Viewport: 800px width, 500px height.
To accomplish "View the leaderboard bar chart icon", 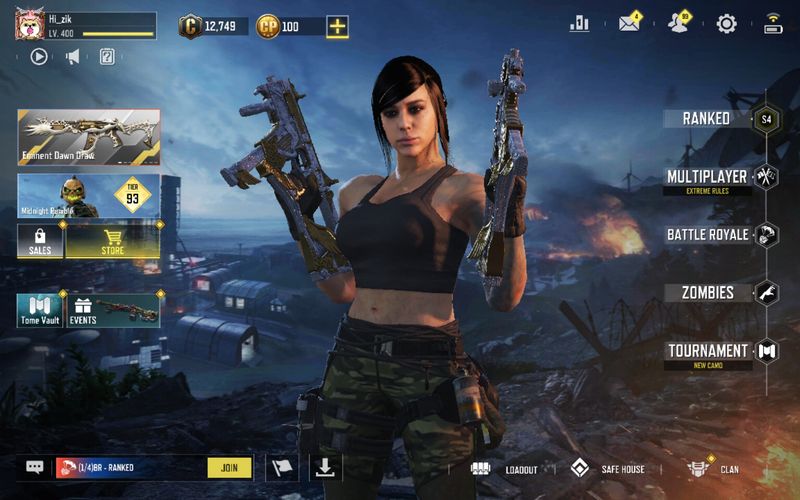I will pos(579,24).
